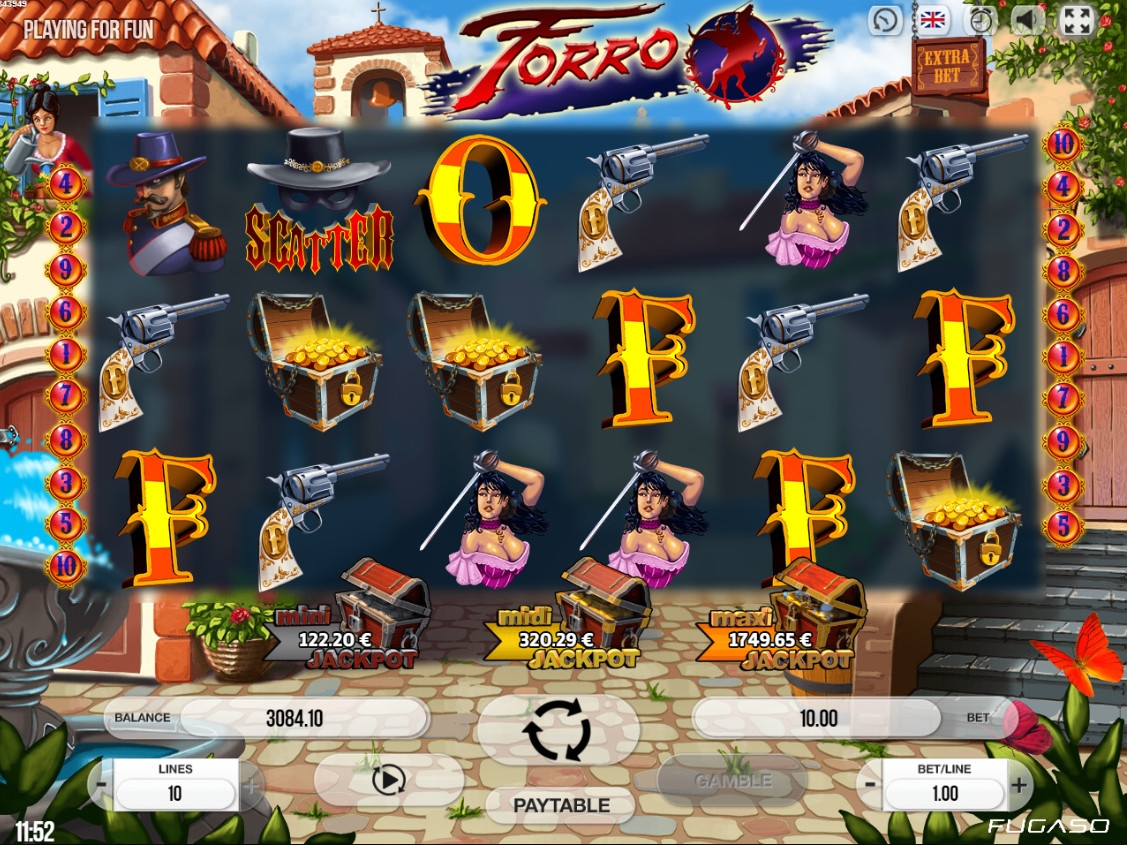Open the game history clock icon
The height and width of the screenshot is (845, 1127).
pos(886,20)
